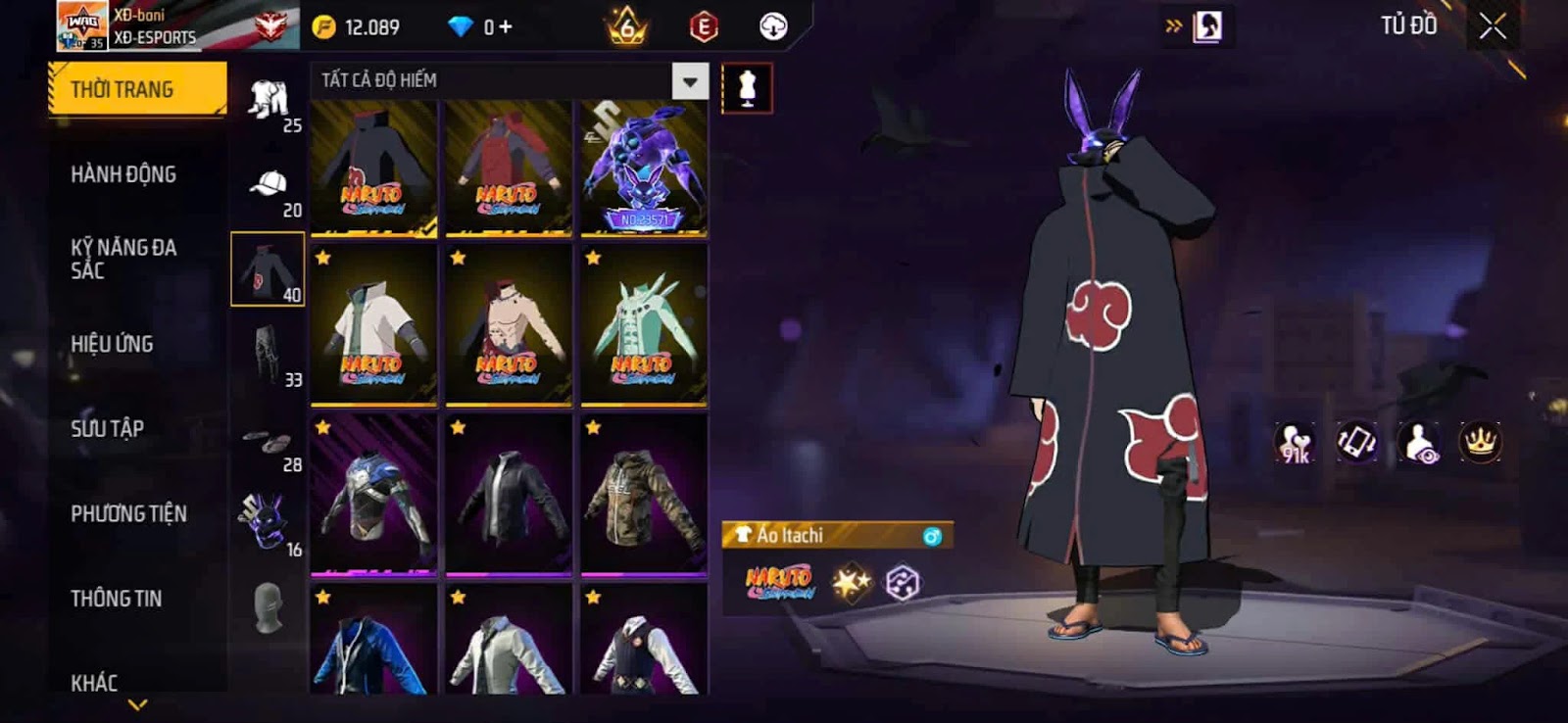Open the Phương Tiện tab
This screenshot has width=1568, height=723.
pyautogui.click(x=128, y=513)
